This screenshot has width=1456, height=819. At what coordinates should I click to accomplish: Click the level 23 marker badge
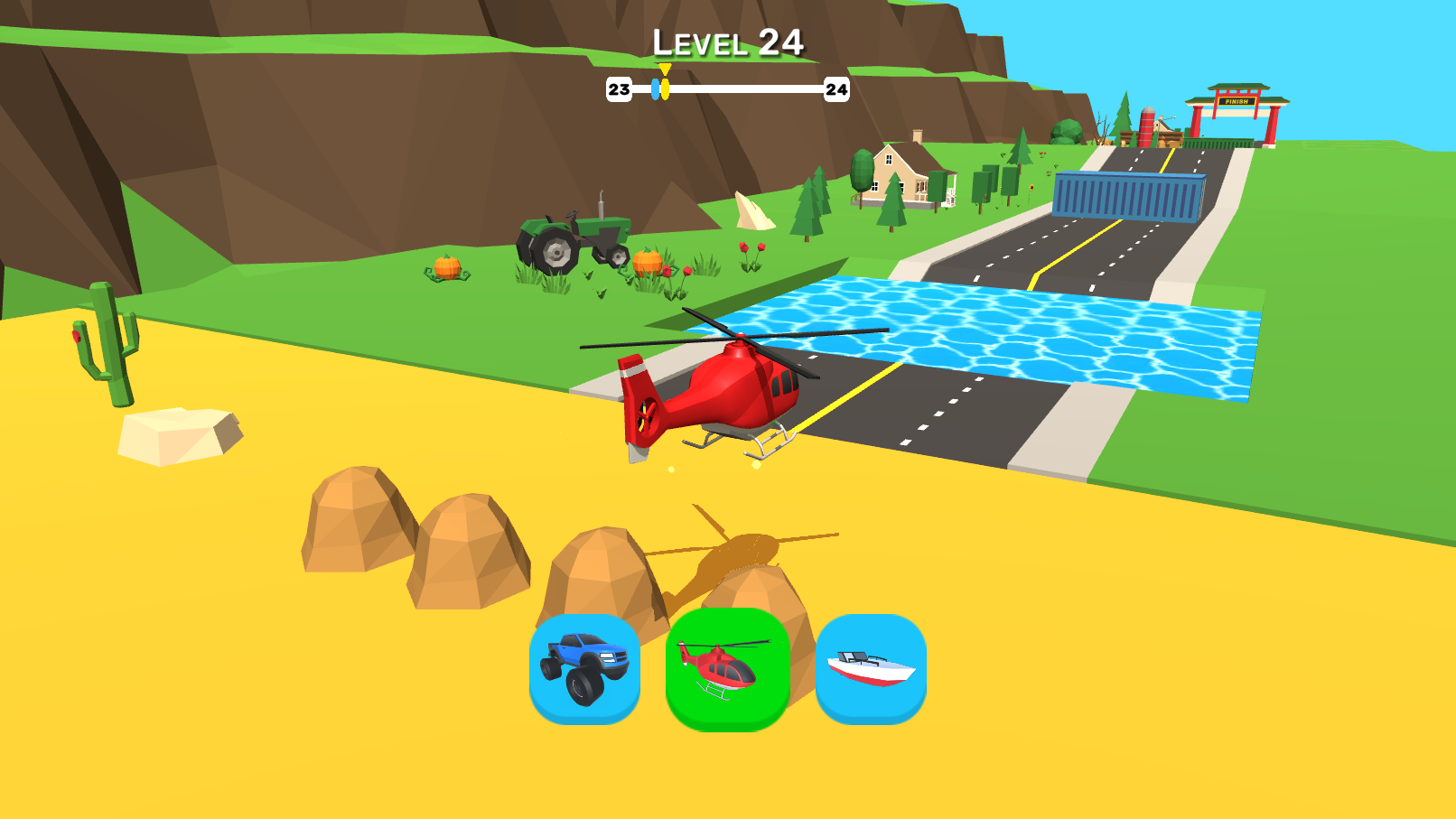pyautogui.click(x=618, y=89)
